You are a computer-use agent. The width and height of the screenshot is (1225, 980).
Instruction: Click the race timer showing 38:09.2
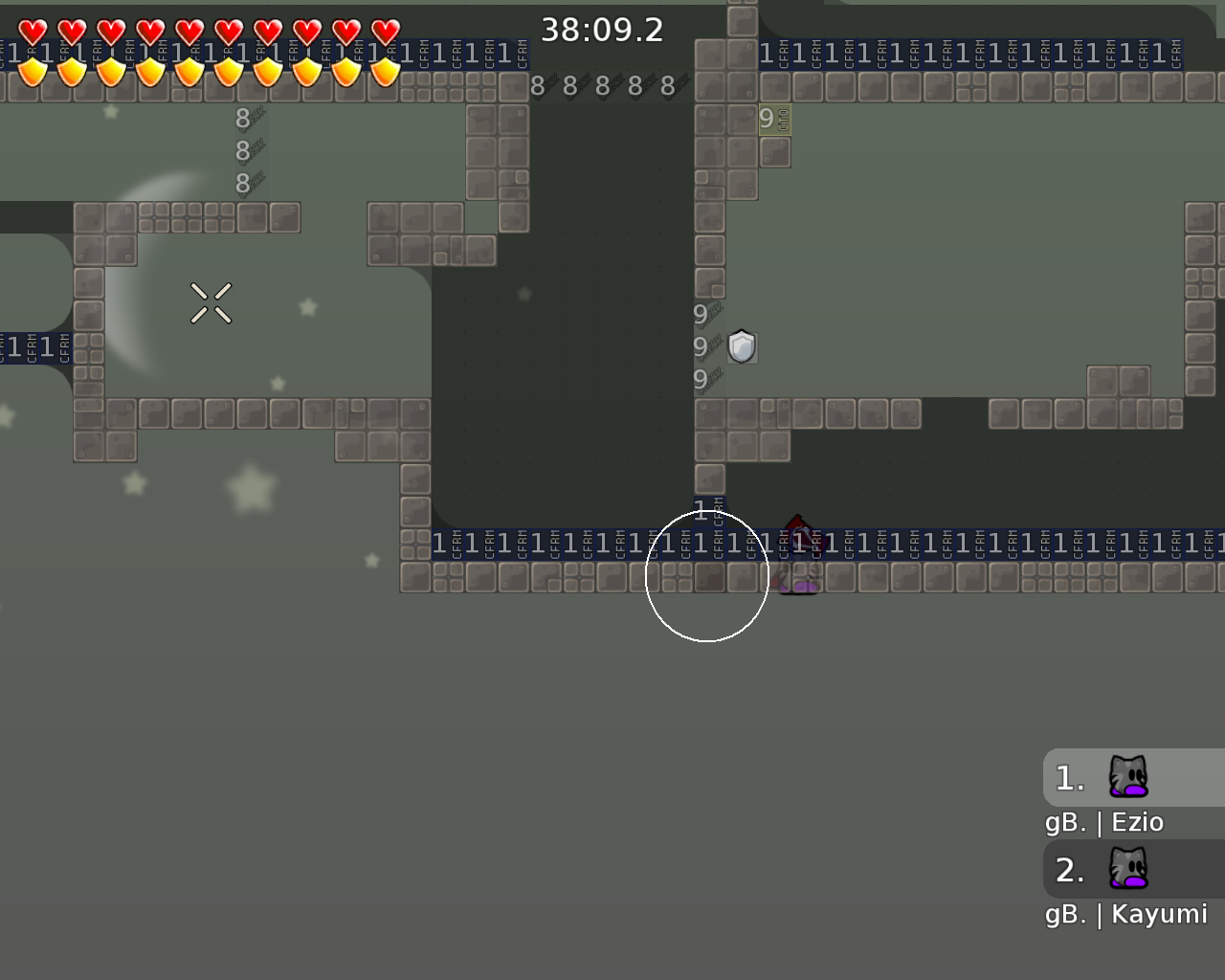tap(603, 30)
